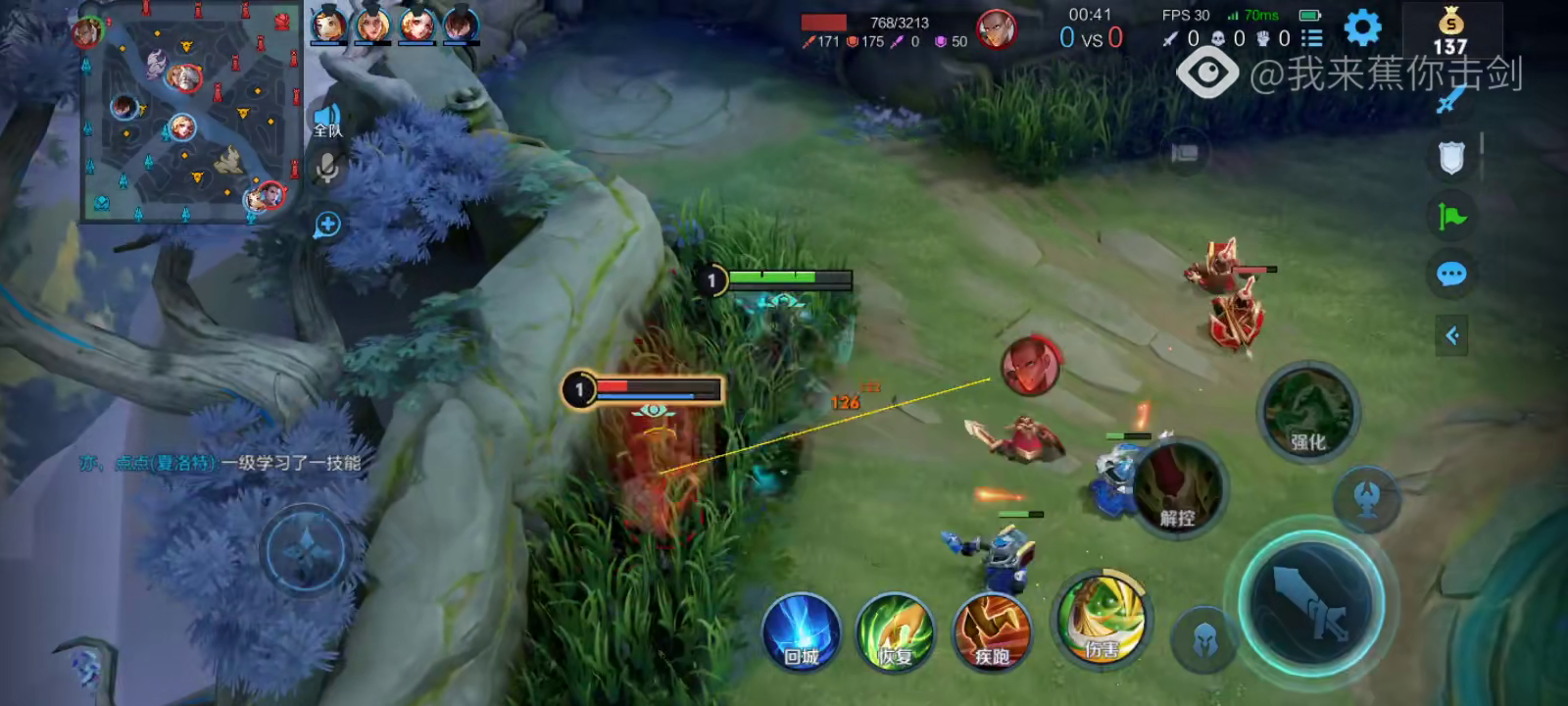Select the tower attack button
Image resolution: width=1568 pixels, height=706 pixels.
(1366, 499)
